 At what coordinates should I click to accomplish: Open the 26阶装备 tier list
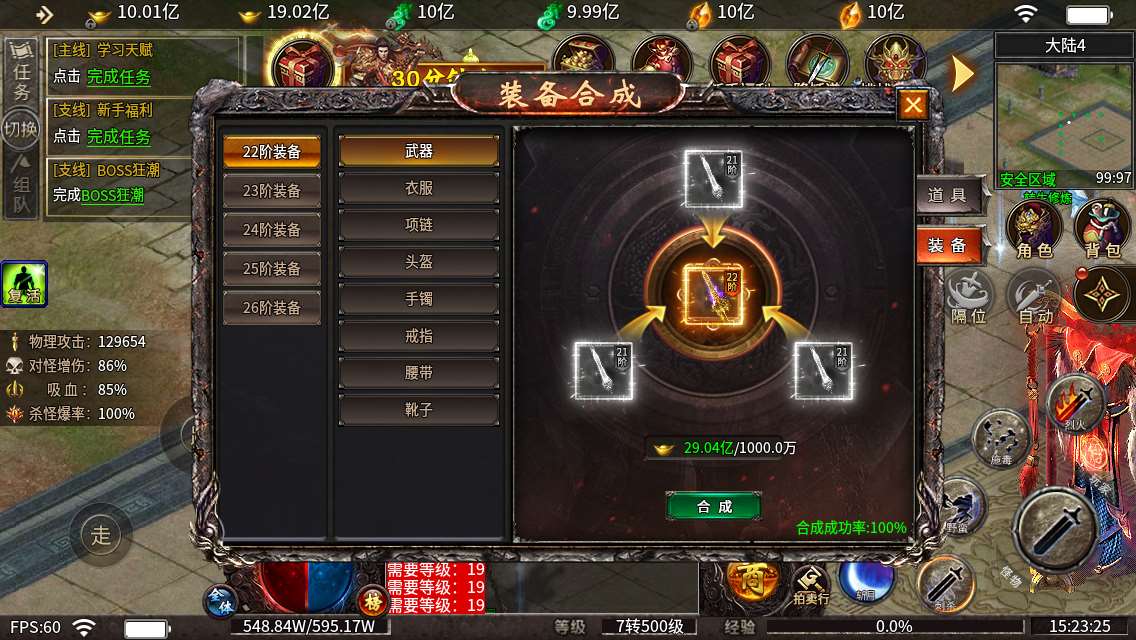[x=272, y=308]
